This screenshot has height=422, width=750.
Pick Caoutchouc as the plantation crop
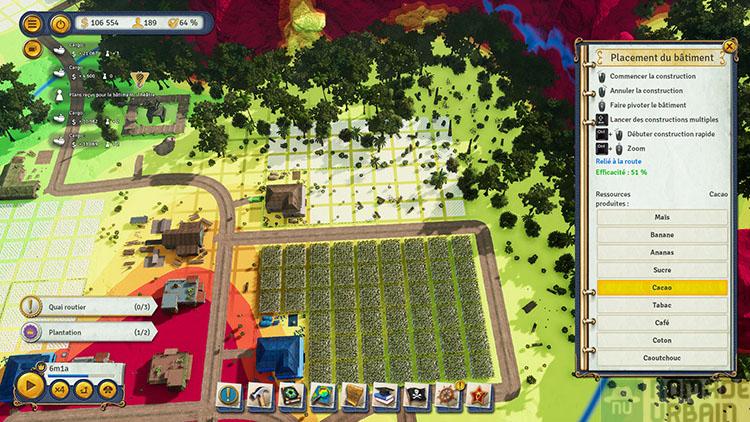click(x=661, y=357)
